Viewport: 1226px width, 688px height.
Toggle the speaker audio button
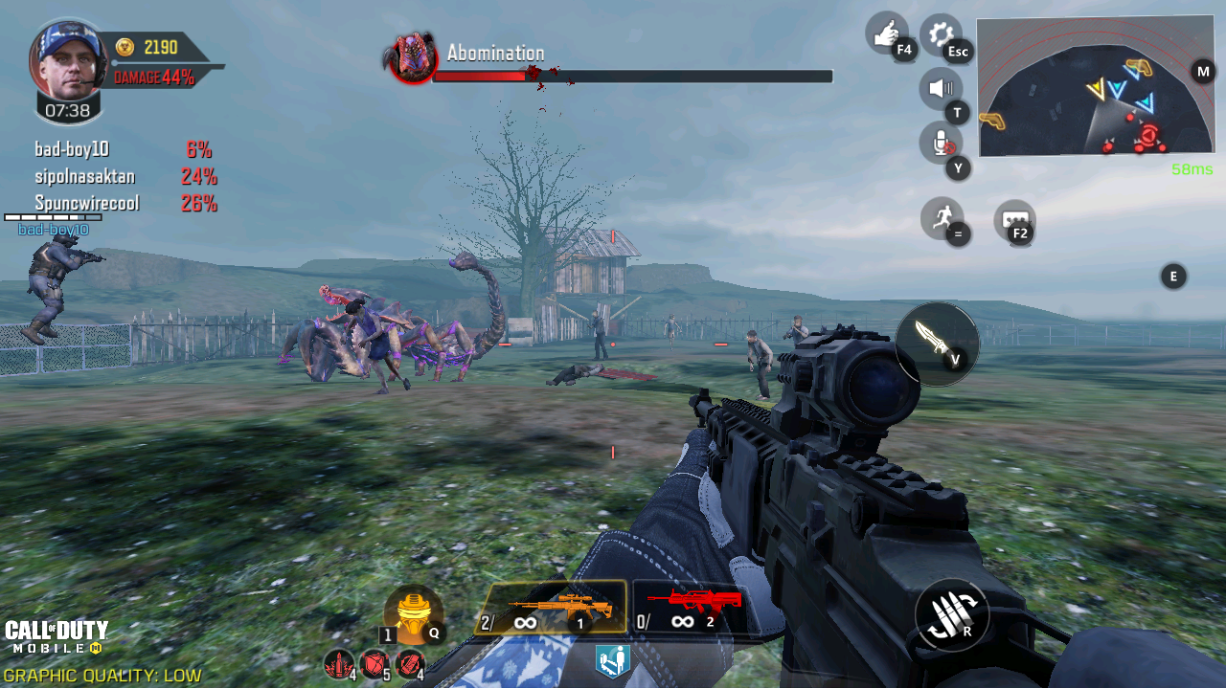tap(940, 89)
